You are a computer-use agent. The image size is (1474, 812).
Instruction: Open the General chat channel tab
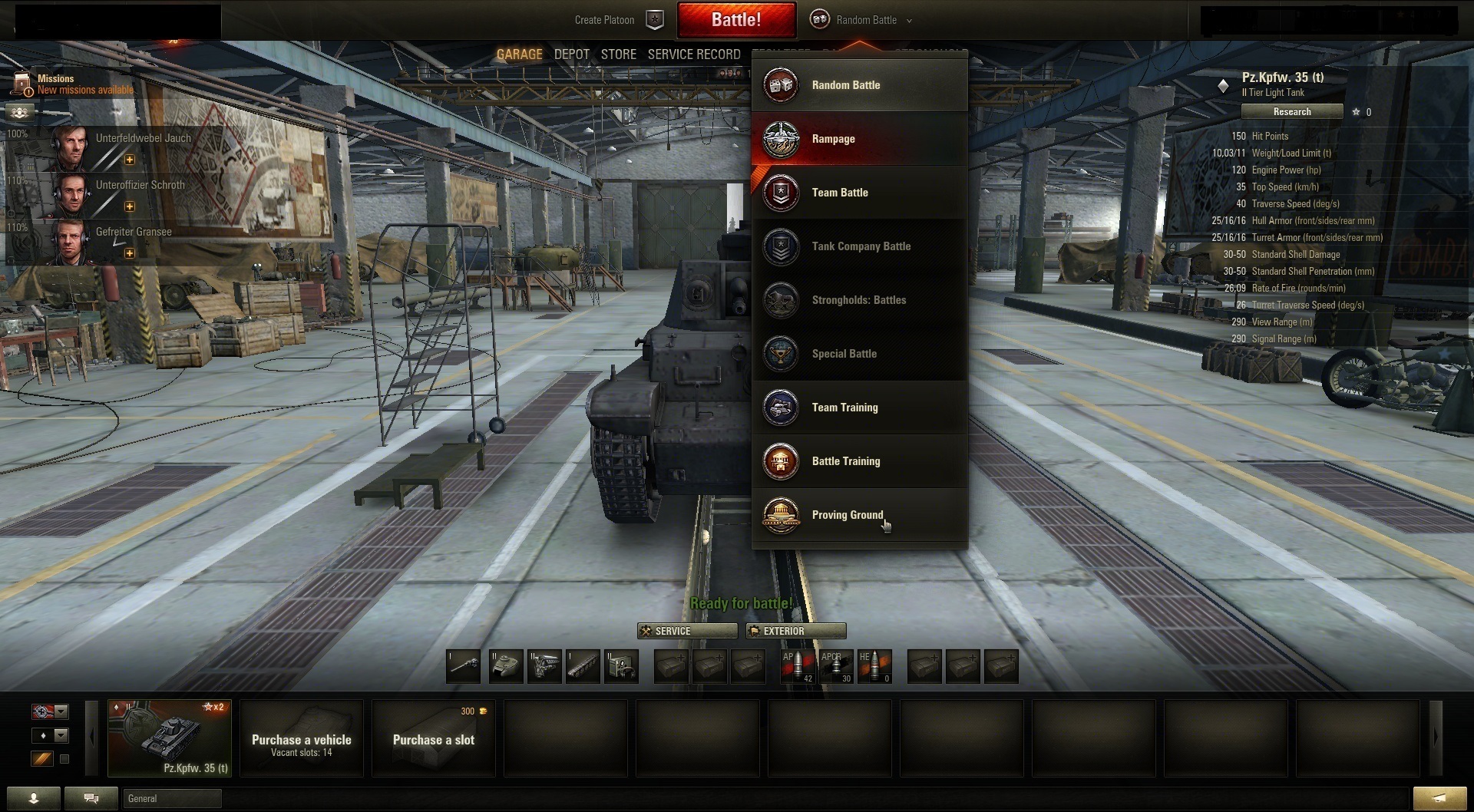coord(172,799)
